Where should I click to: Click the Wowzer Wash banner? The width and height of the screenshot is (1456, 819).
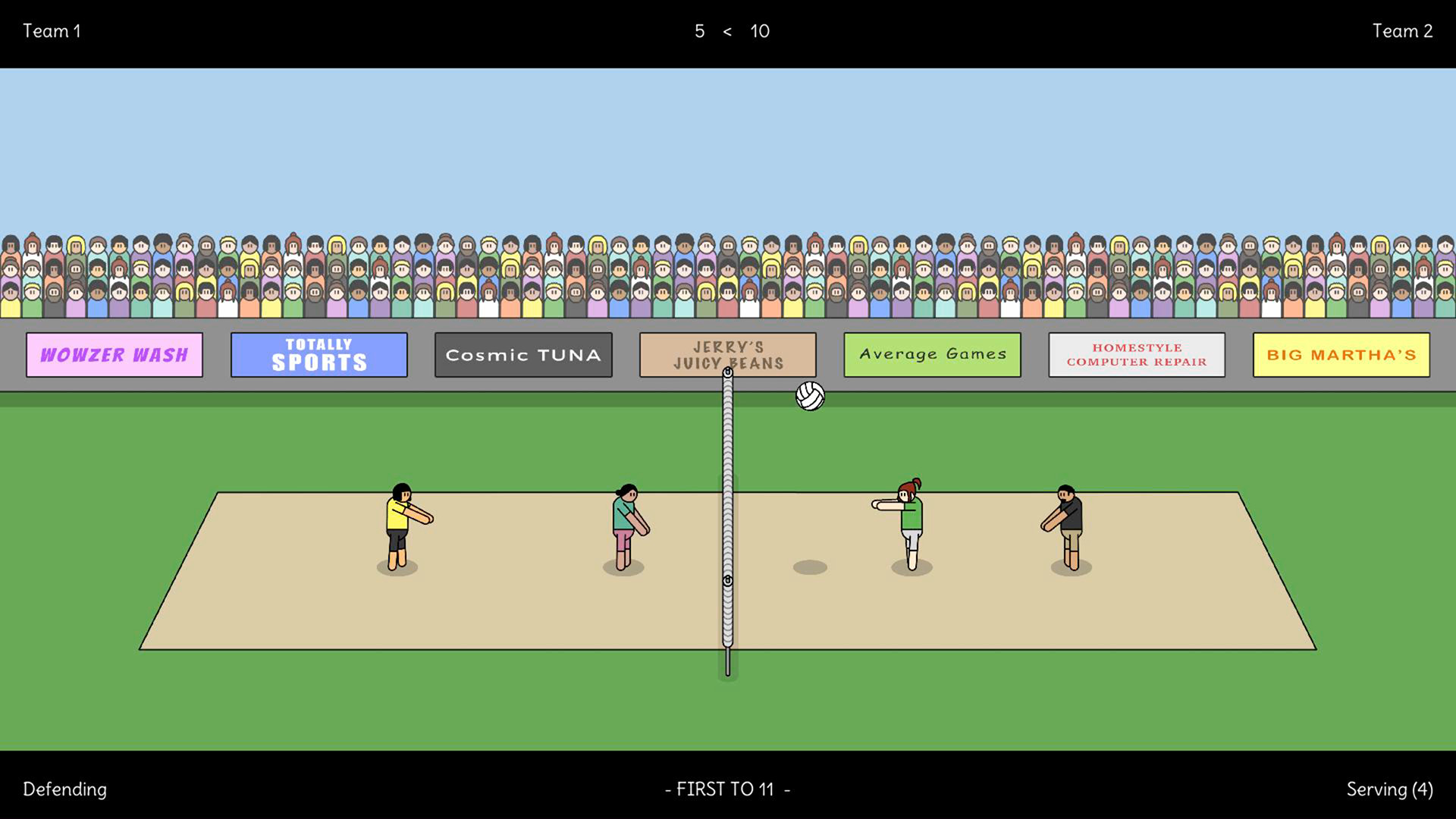tap(114, 354)
